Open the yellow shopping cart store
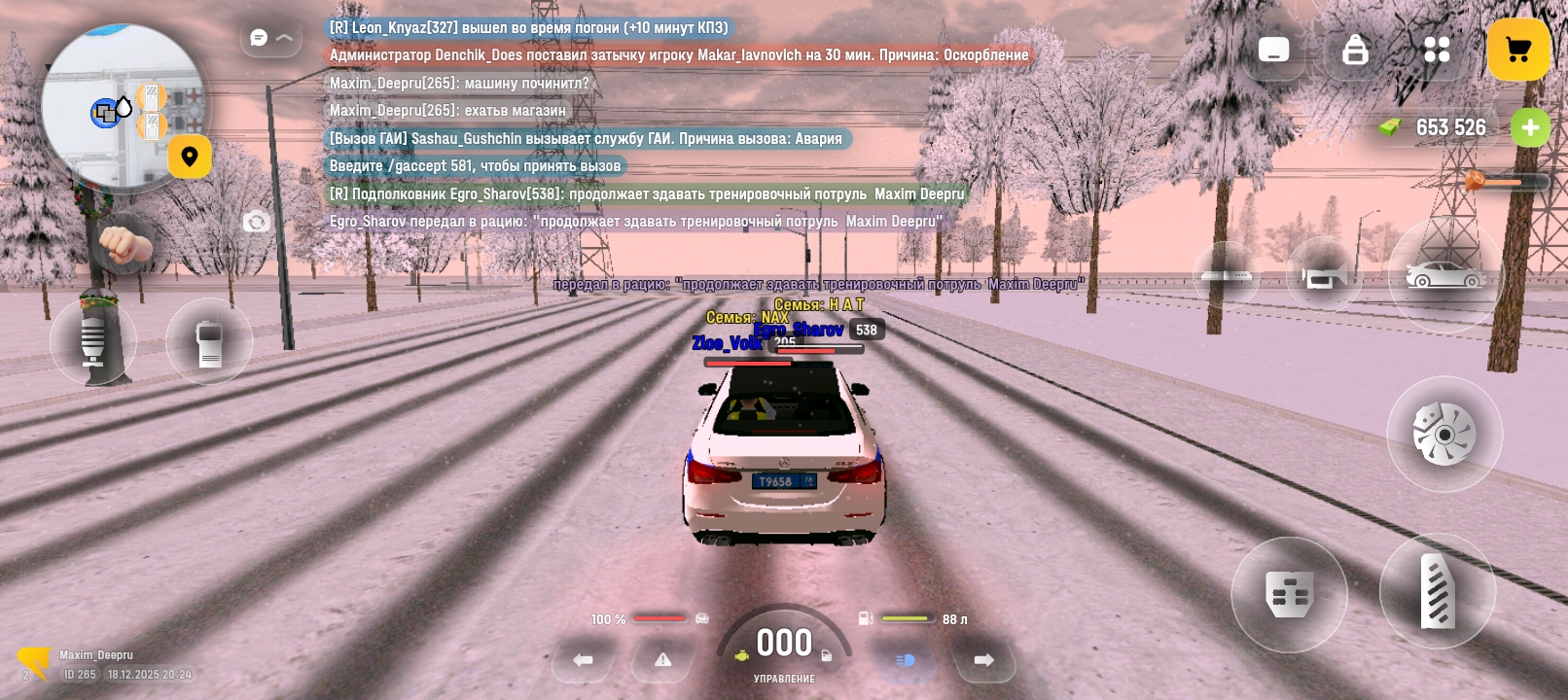This screenshot has height=700, width=1568. [x=1517, y=50]
